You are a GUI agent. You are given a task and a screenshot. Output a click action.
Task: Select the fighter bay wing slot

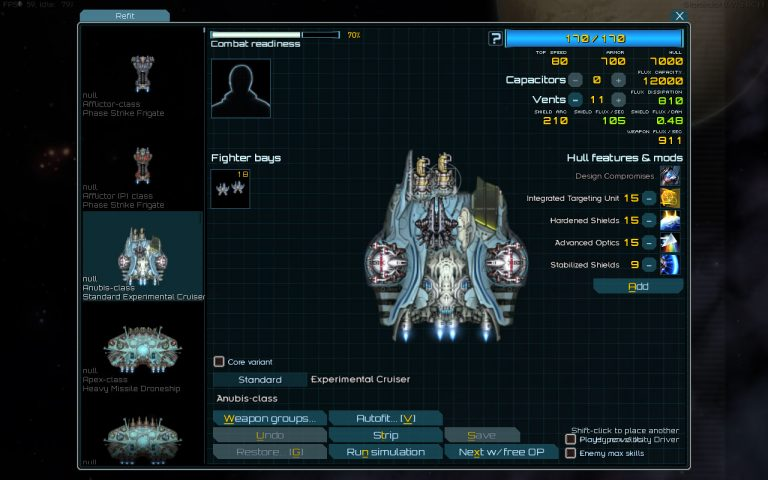[230, 188]
